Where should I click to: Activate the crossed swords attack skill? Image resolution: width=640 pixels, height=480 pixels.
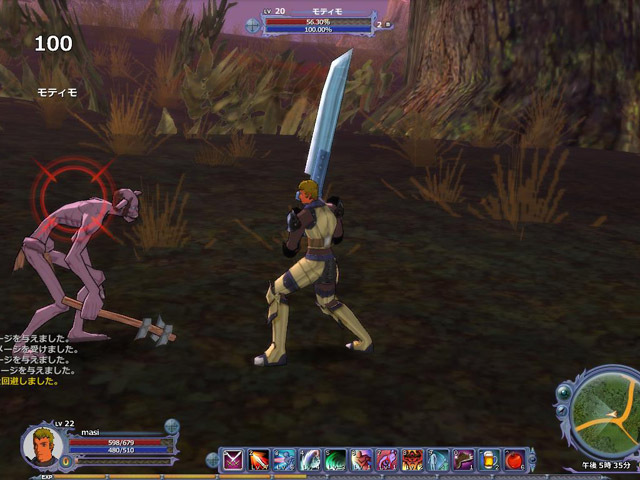click(232, 460)
